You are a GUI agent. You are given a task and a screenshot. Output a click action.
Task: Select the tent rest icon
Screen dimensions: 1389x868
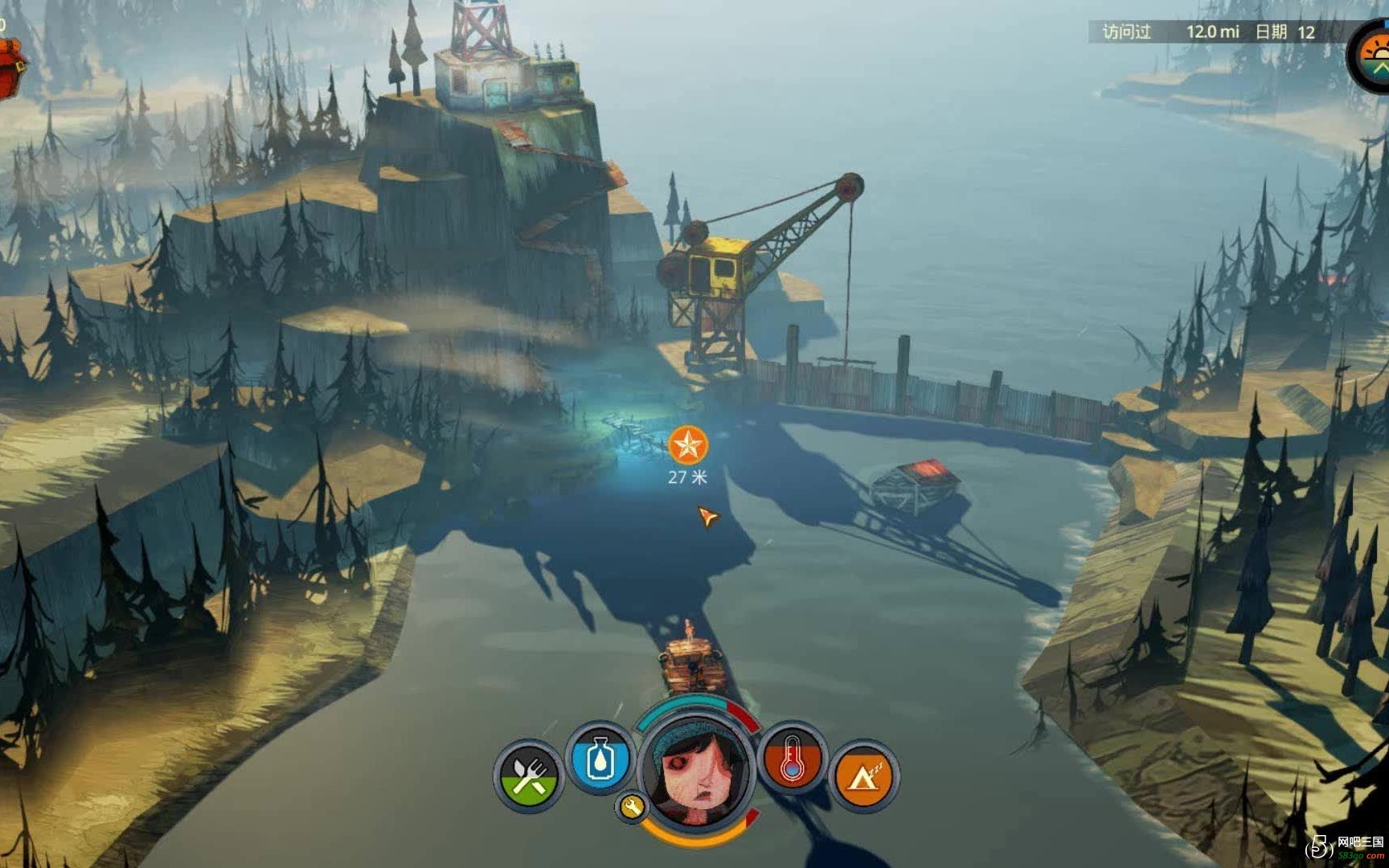click(x=862, y=776)
